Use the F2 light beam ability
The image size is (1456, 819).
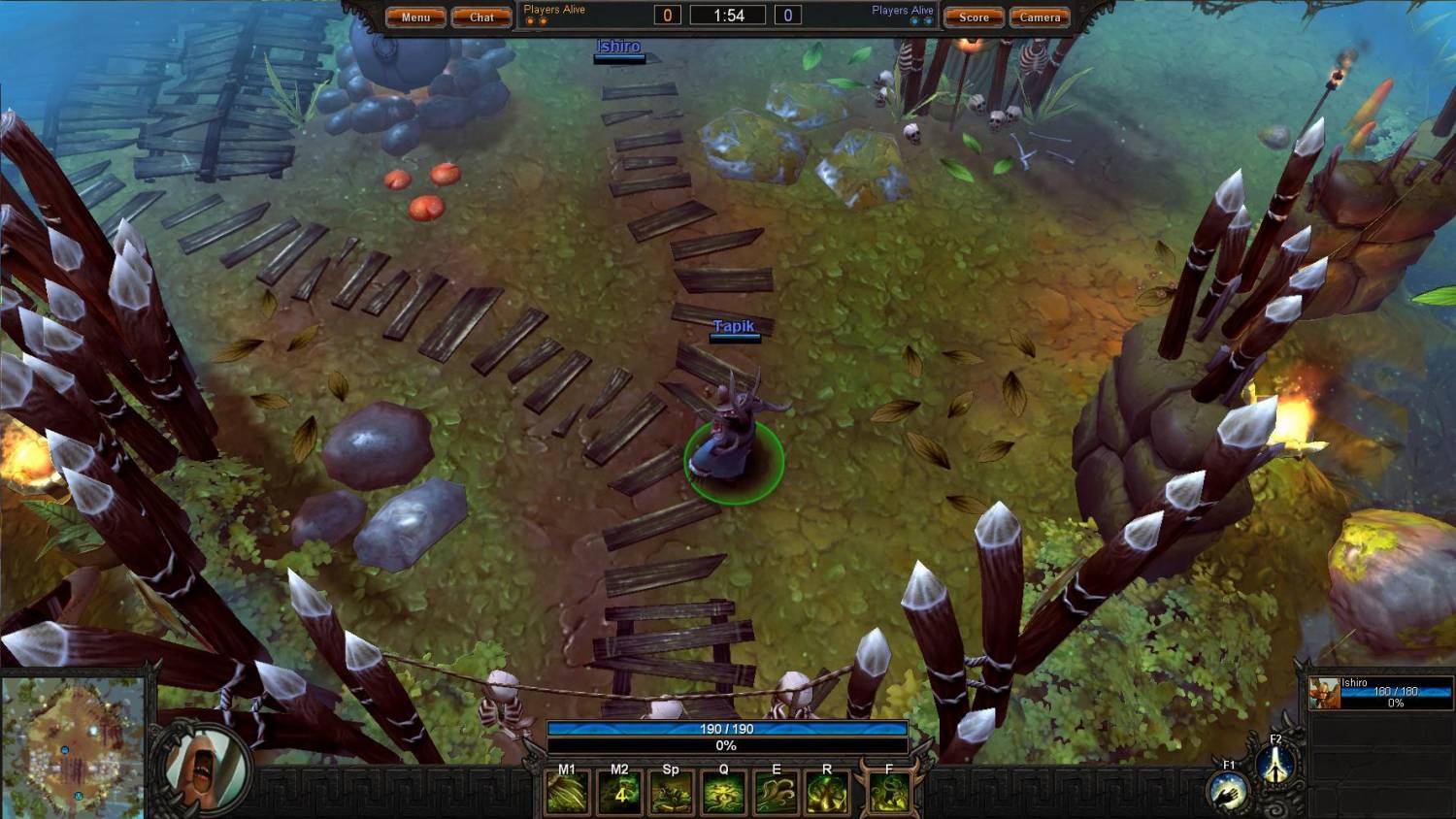pyautogui.click(x=1275, y=766)
